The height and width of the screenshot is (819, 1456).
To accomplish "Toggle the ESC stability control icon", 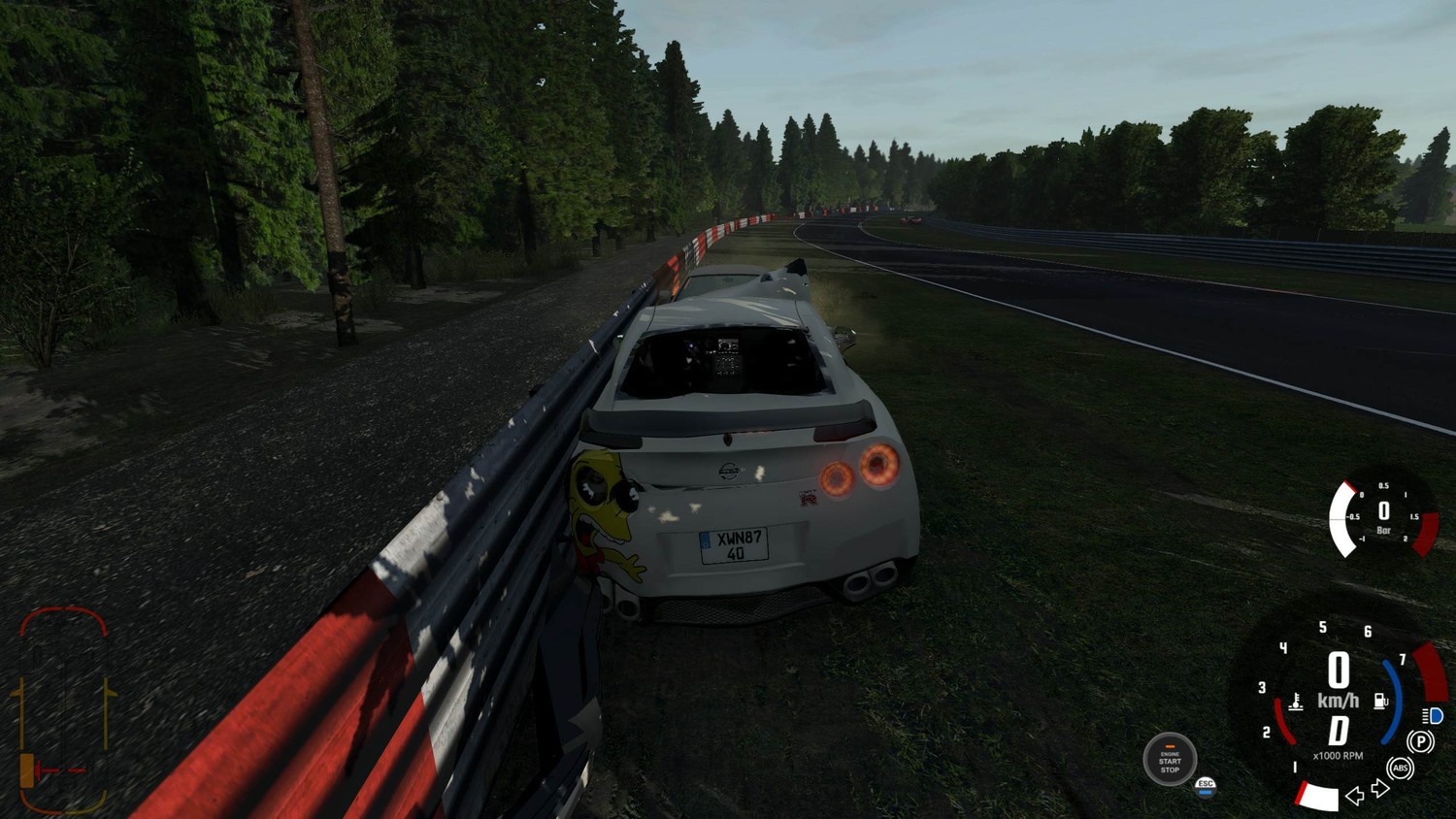I will click(x=1206, y=785).
